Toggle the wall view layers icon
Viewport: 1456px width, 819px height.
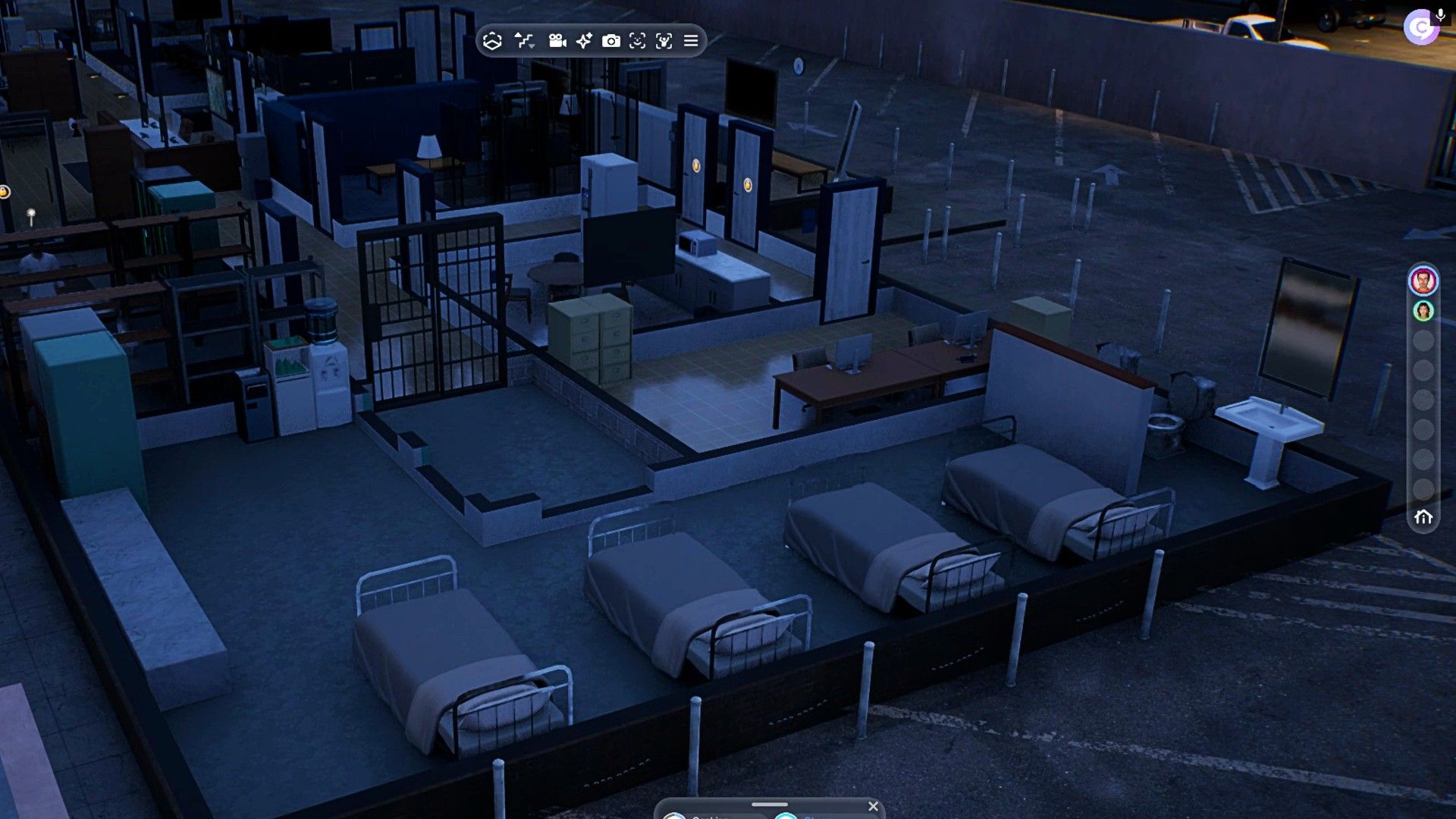tap(493, 41)
